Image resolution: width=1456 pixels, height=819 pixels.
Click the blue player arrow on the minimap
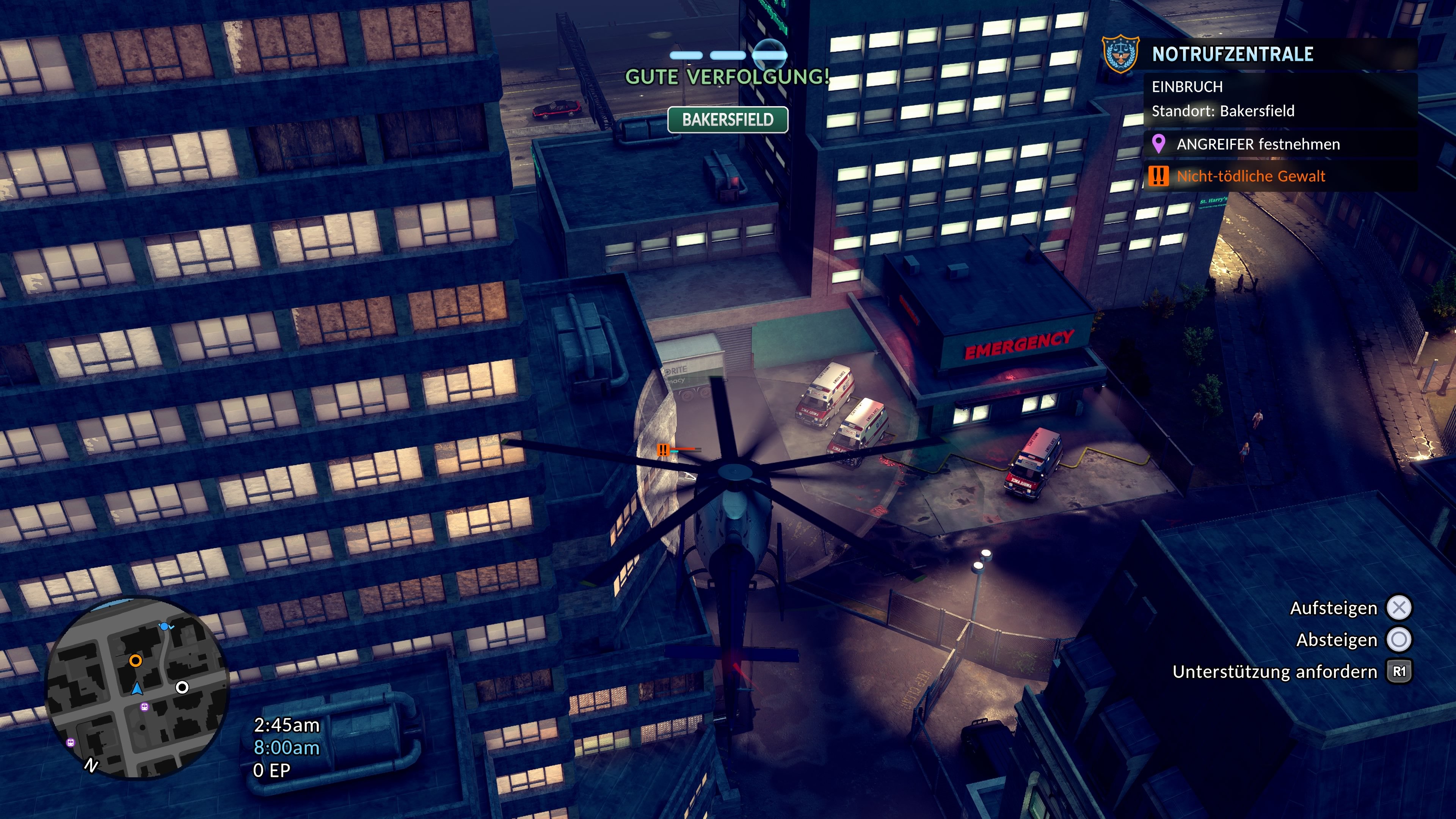137,689
